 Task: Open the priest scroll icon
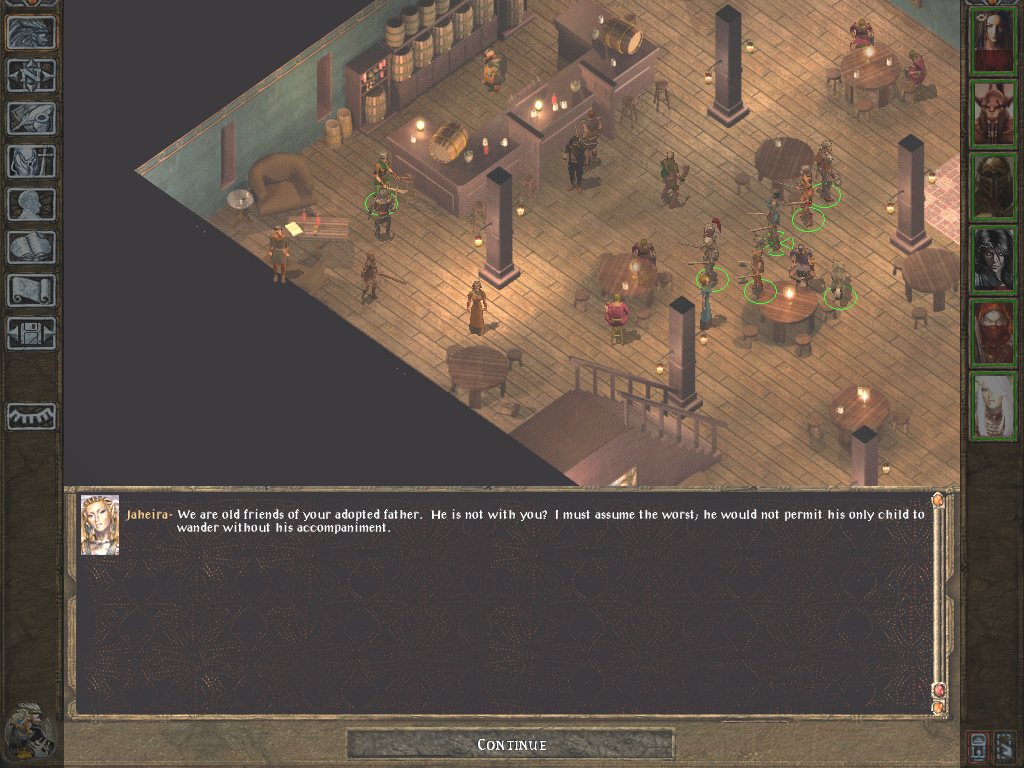coord(31,291)
